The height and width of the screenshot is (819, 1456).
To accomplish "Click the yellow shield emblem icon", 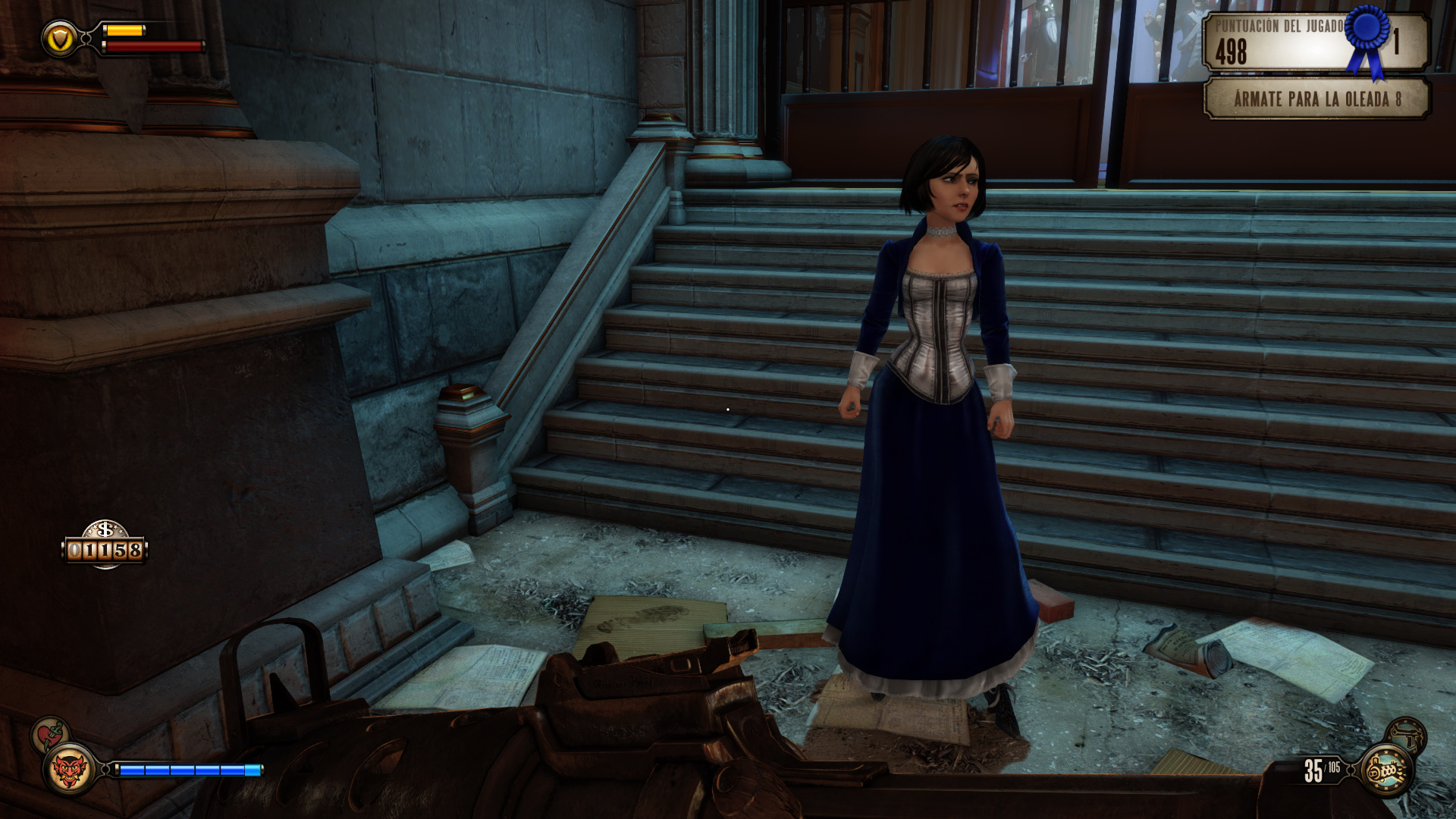I will [x=59, y=38].
